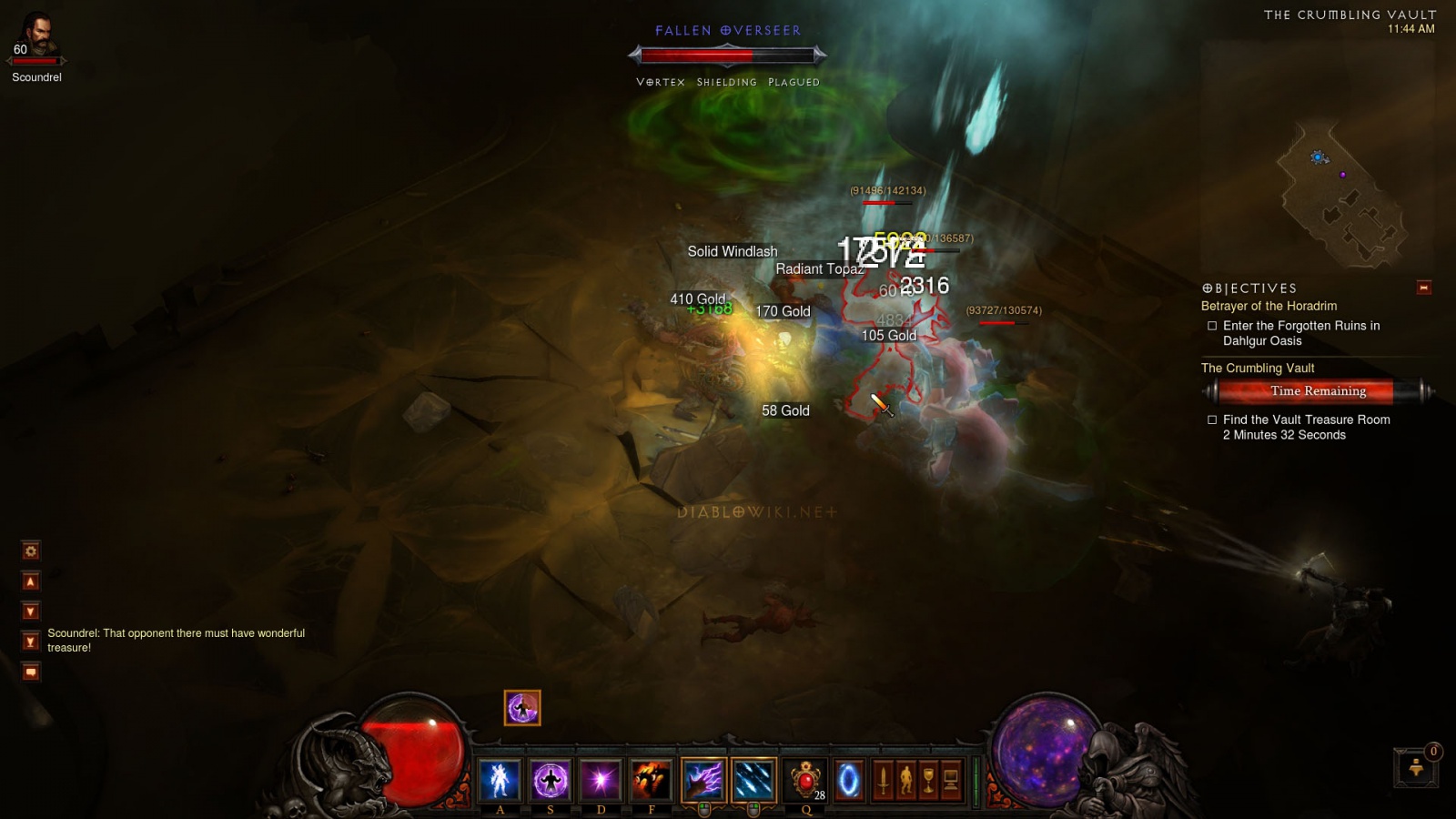This screenshot has width=1456, height=819.
Task: Drink the red health potion
Action: [805, 780]
